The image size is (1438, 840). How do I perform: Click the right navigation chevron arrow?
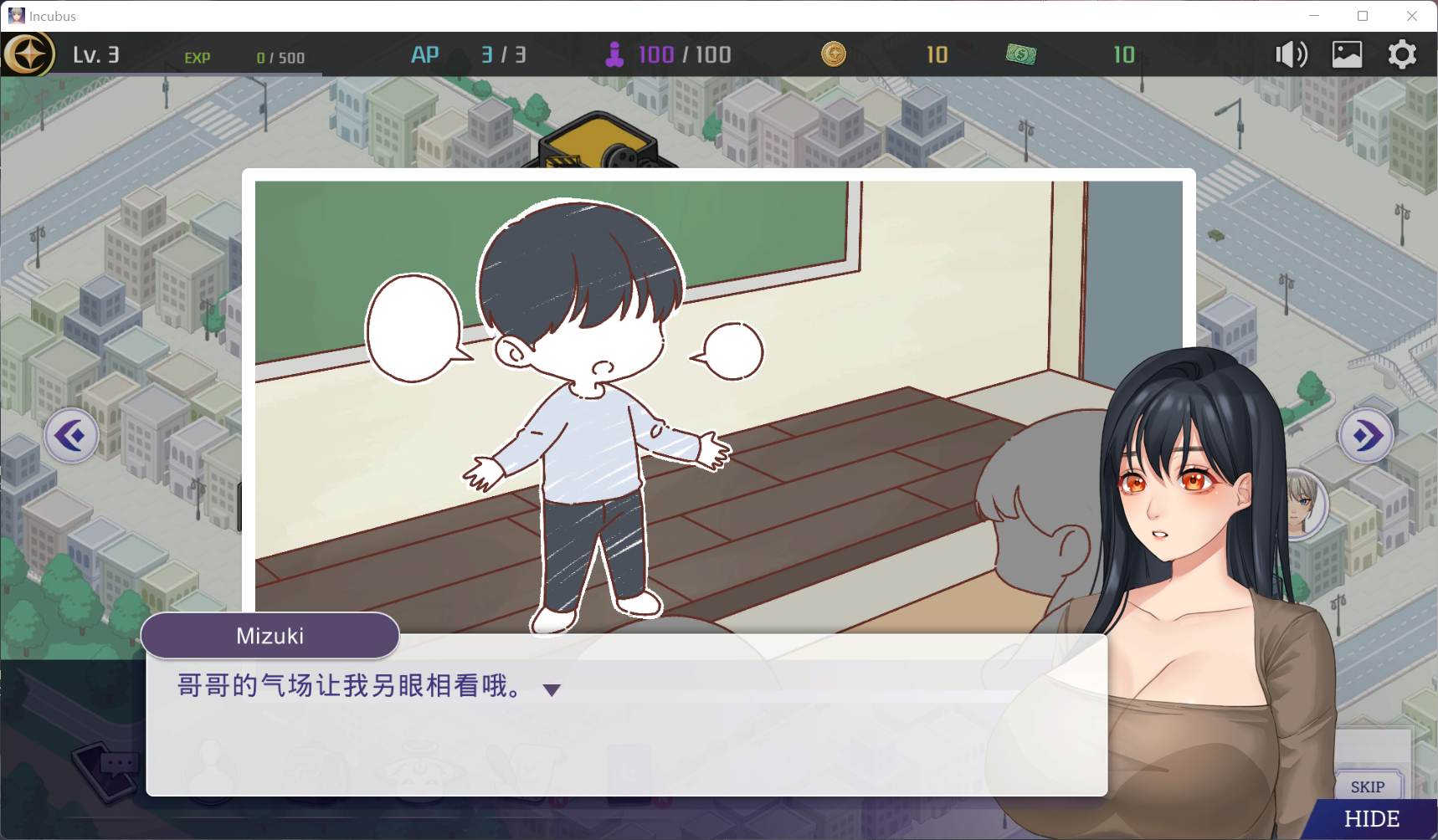pos(1366,435)
